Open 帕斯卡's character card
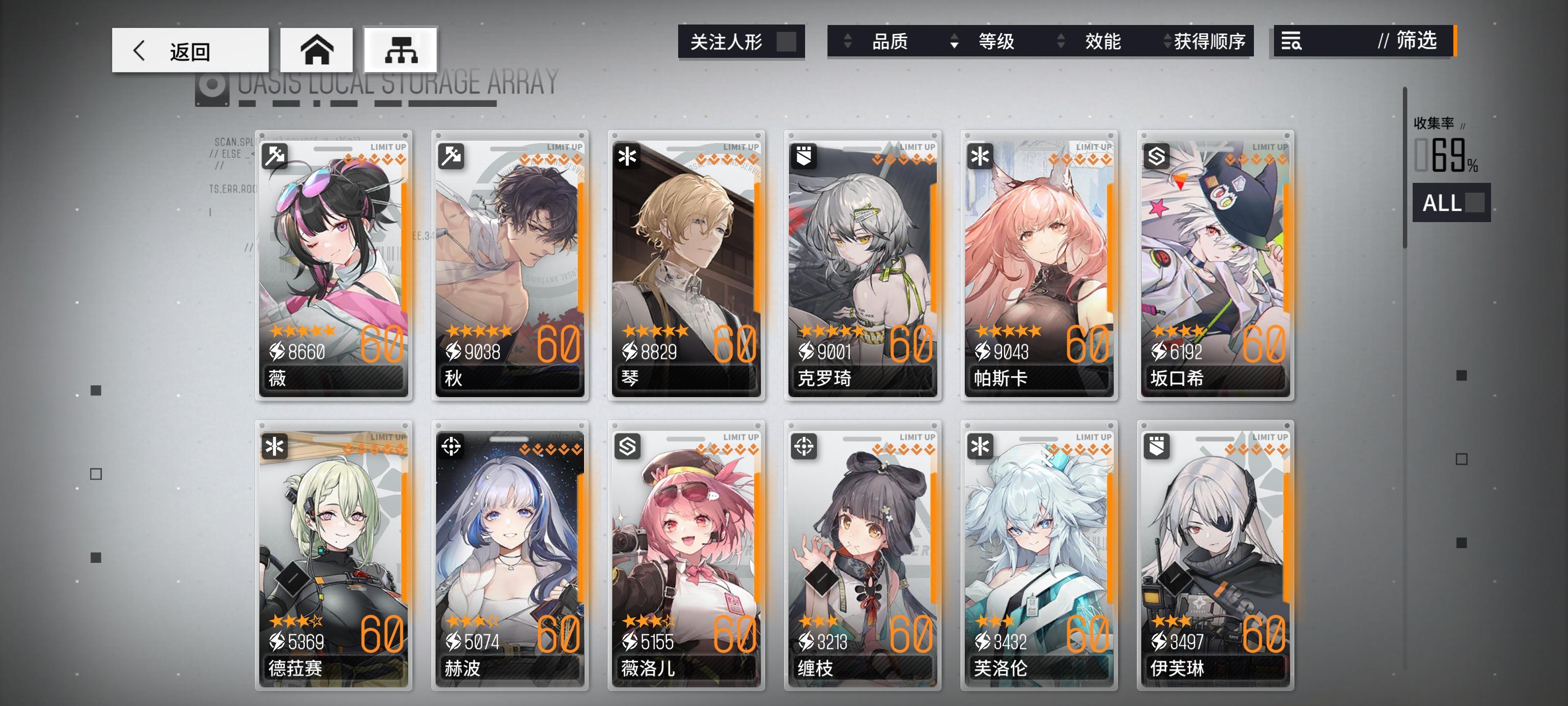Viewport: 1568px width, 706px height. click(1038, 268)
